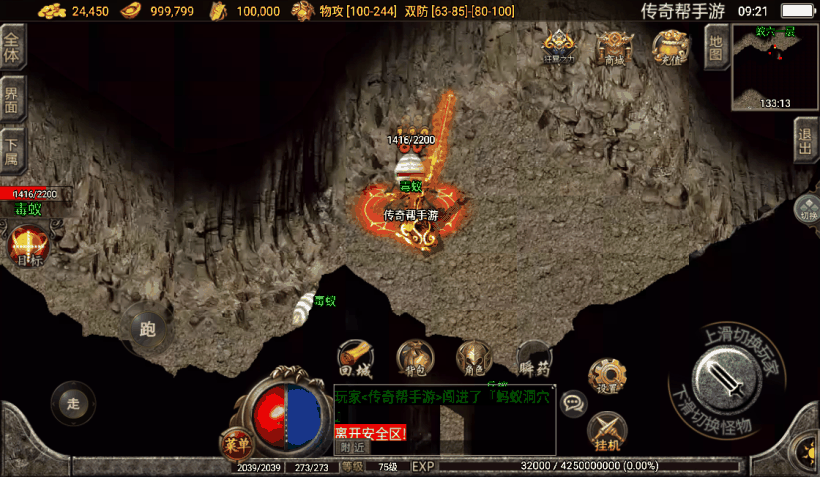The image size is (820, 477).
Task: Tap the 退出 exit button
Action: click(805, 140)
